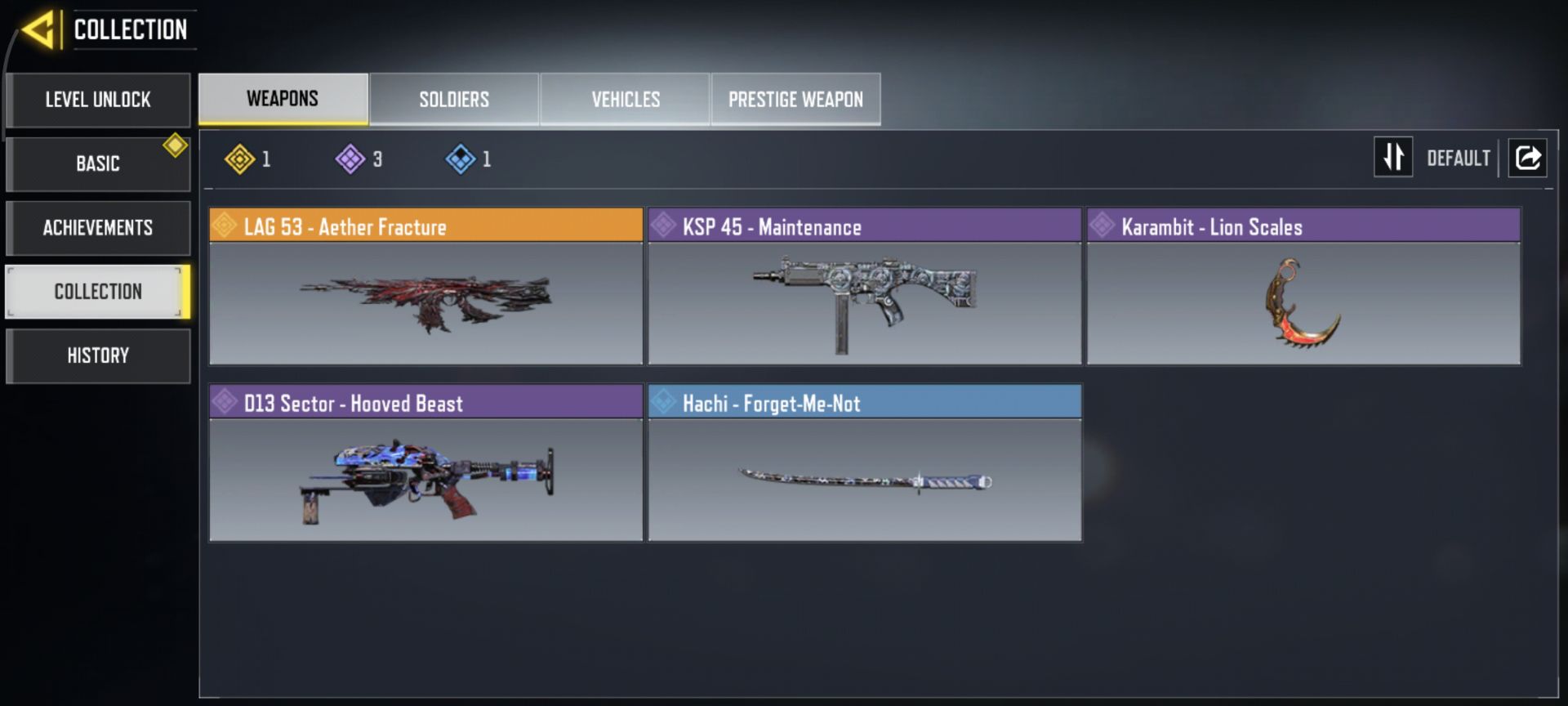Filter by blue rare rarity icon

(x=461, y=159)
